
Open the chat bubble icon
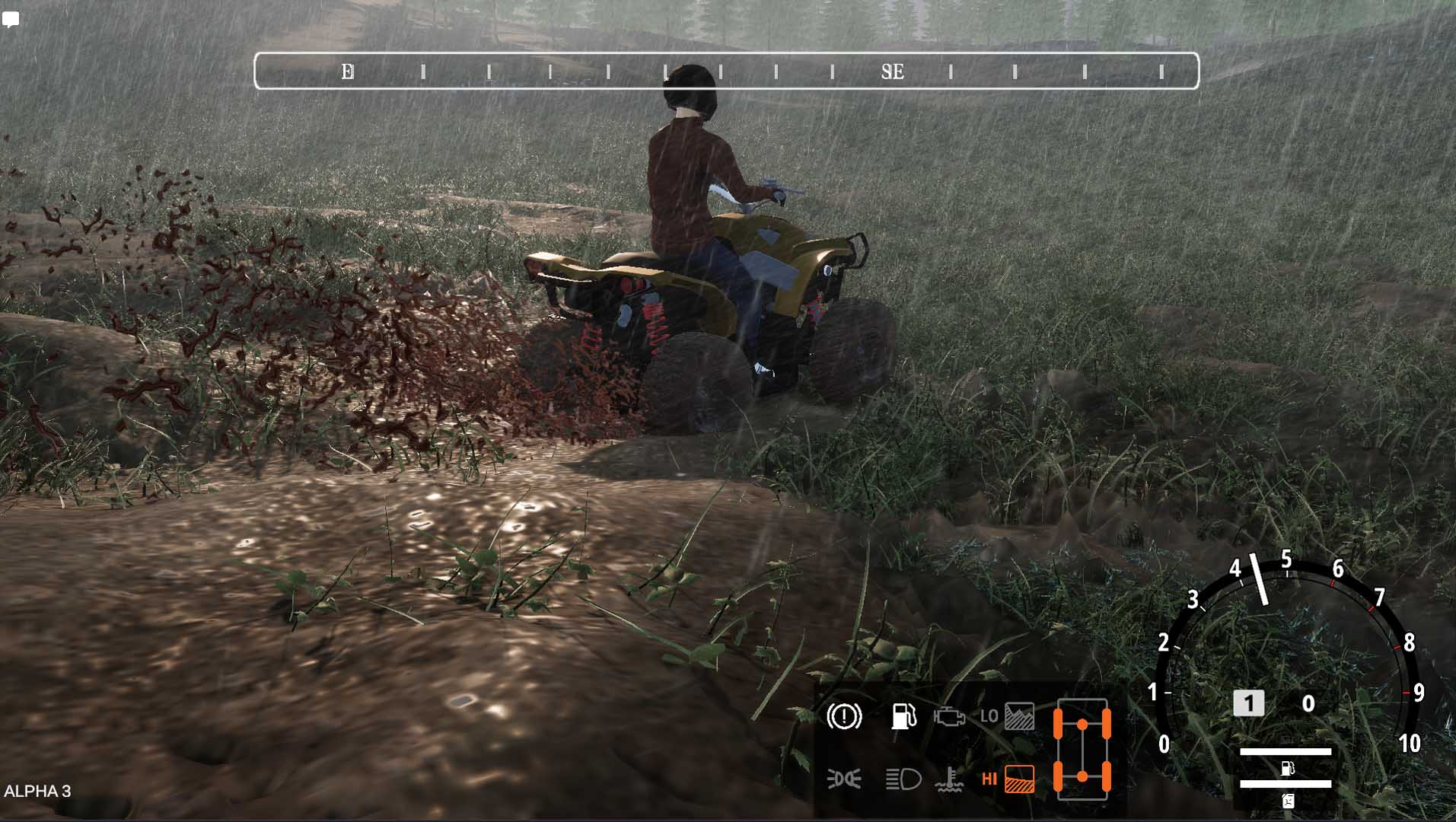point(11,19)
